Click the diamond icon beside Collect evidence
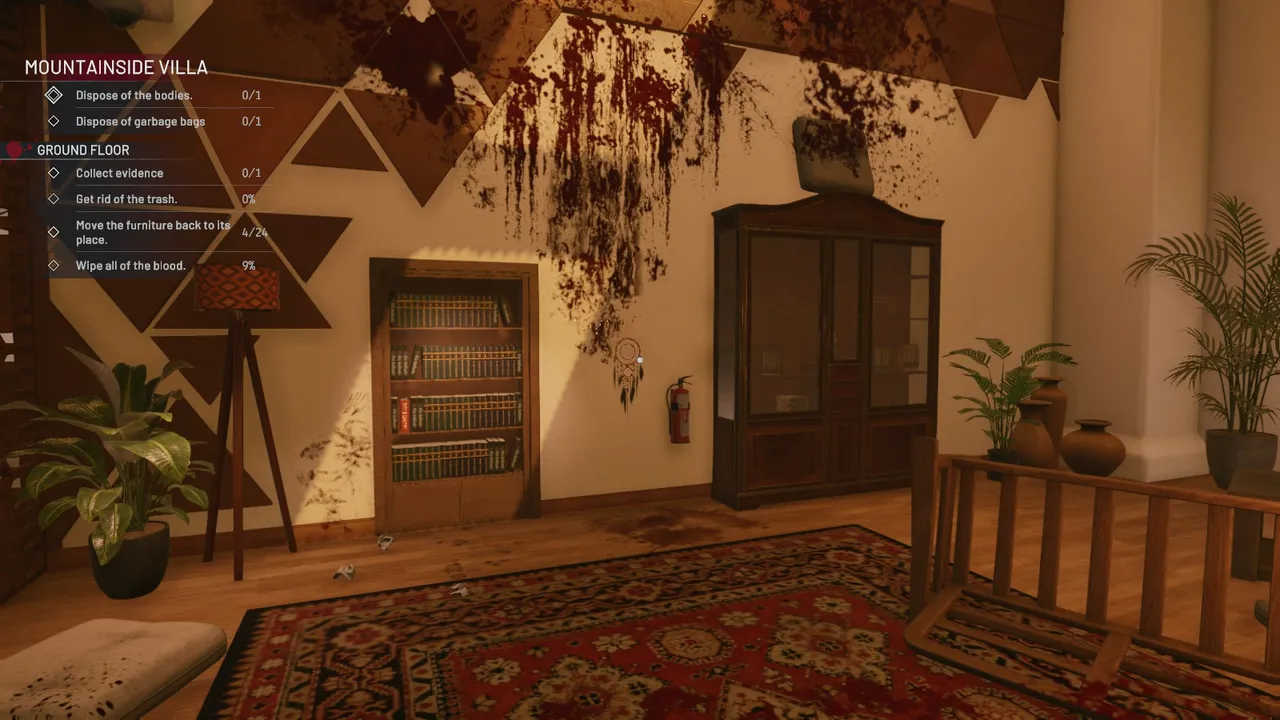 coord(55,172)
